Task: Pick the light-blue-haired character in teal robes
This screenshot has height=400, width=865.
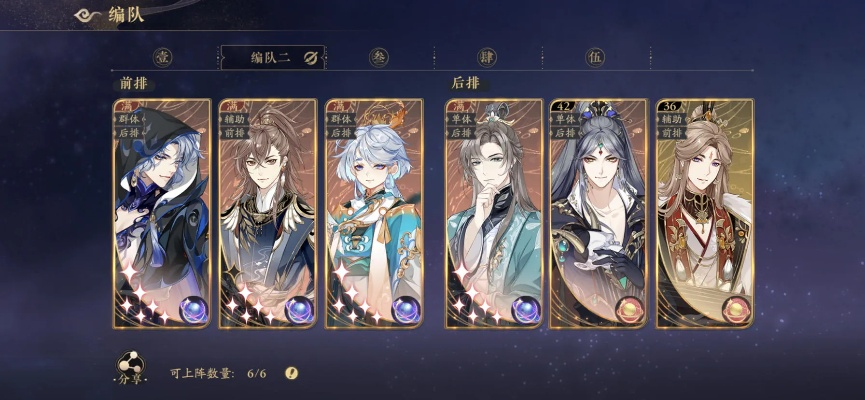Action: pyautogui.click(x=373, y=213)
